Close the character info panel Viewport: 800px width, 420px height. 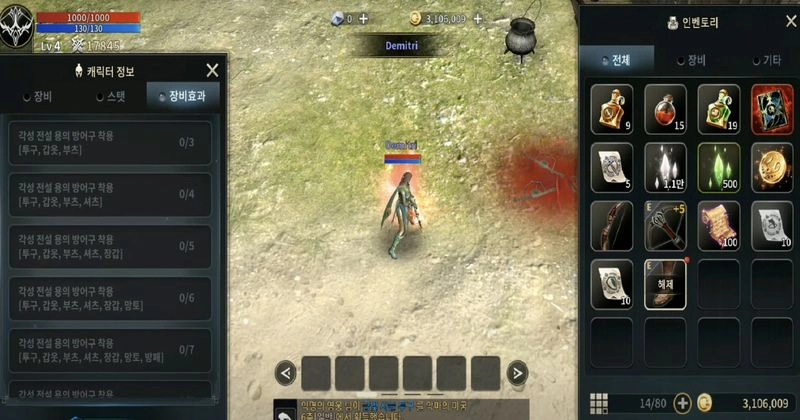[x=212, y=70]
